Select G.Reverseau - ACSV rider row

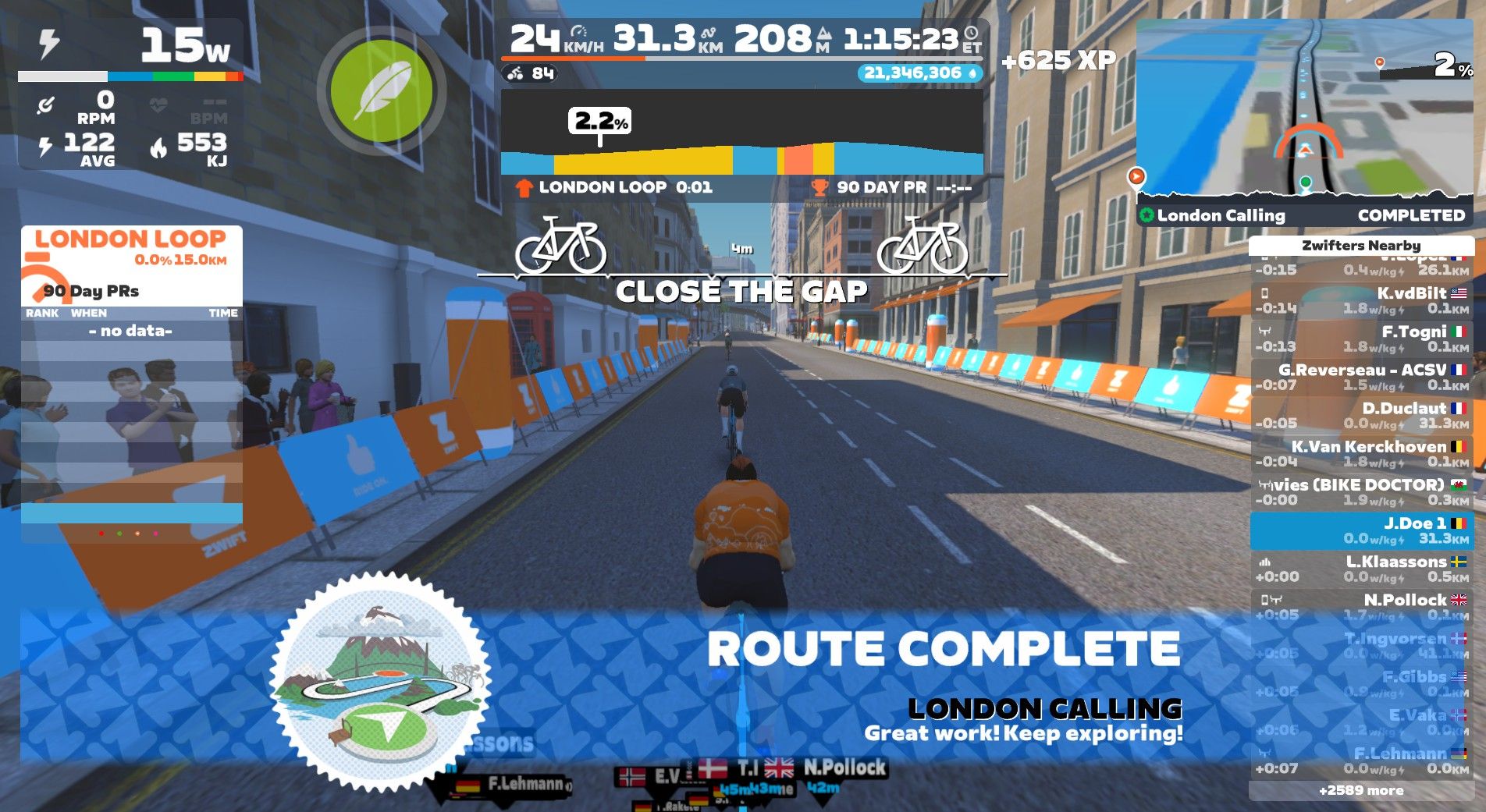click(x=1361, y=377)
